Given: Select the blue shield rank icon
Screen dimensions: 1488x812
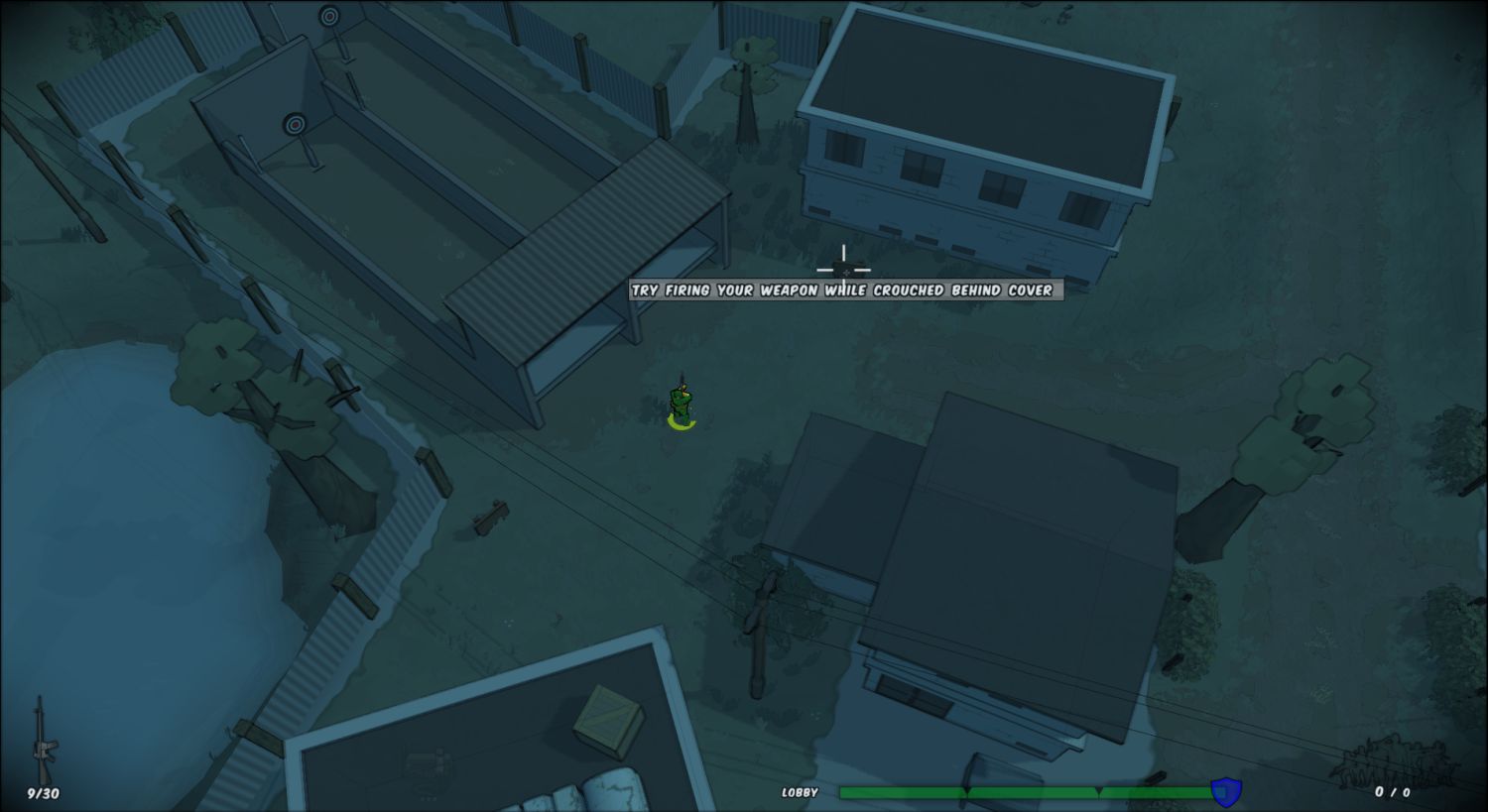Looking at the screenshot, I should [x=1224, y=790].
